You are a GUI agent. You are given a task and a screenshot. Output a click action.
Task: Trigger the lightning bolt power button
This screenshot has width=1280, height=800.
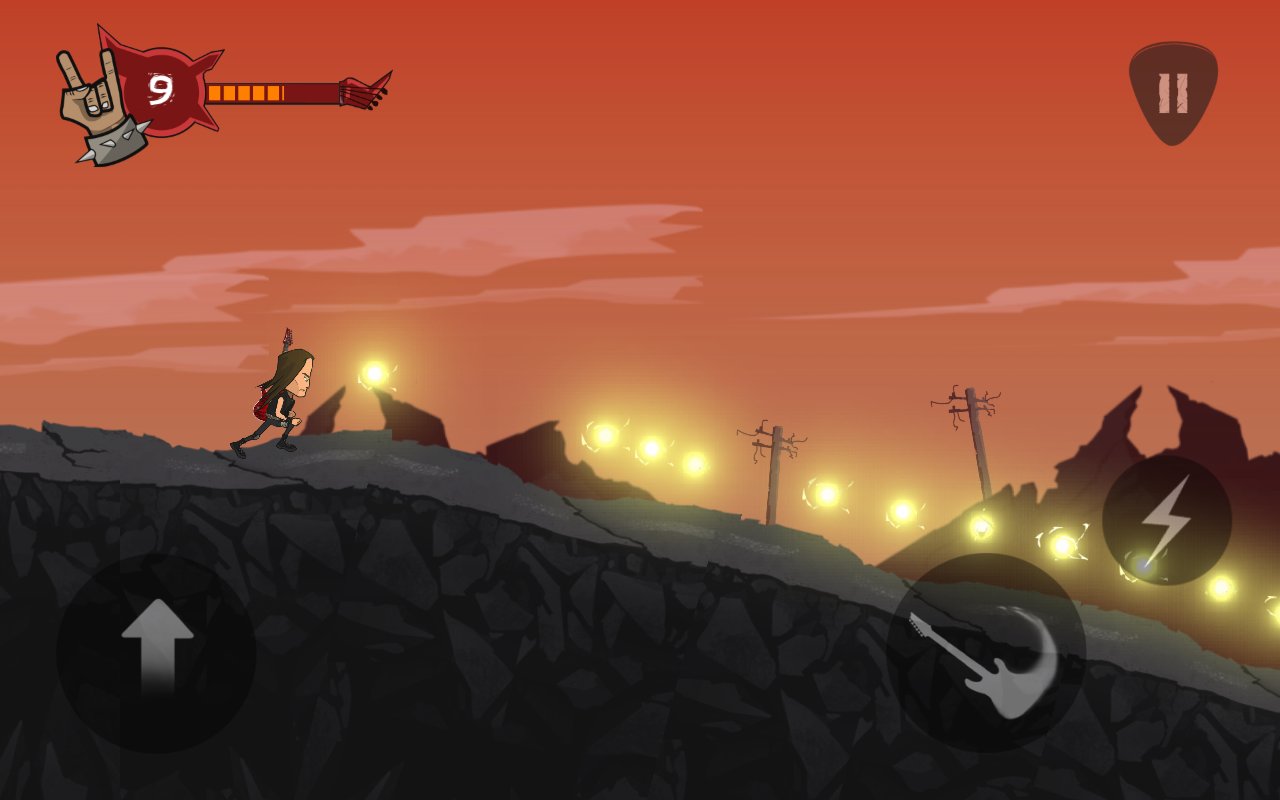(1166, 520)
